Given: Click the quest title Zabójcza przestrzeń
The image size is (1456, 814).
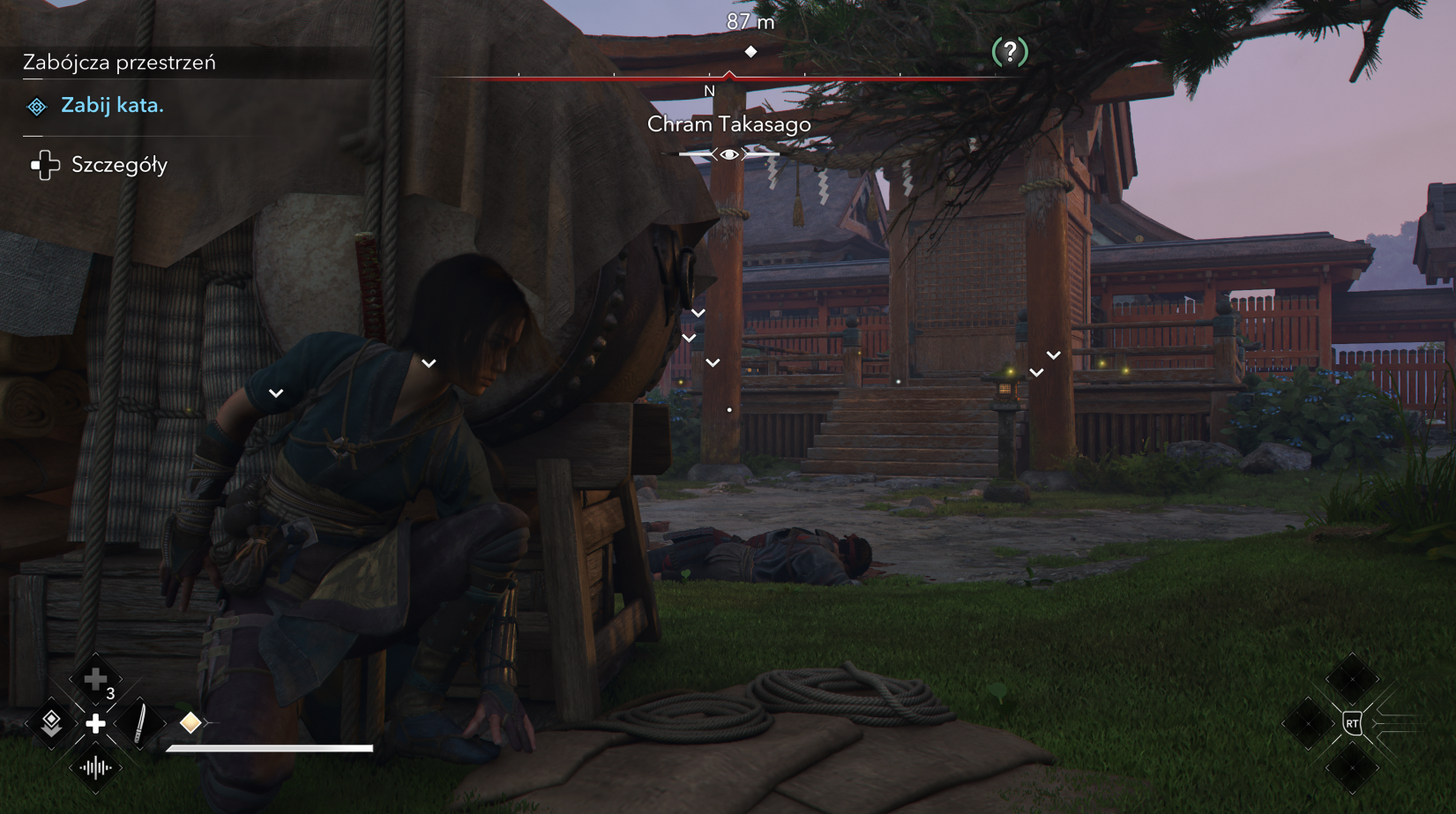Looking at the screenshot, I should [x=119, y=63].
